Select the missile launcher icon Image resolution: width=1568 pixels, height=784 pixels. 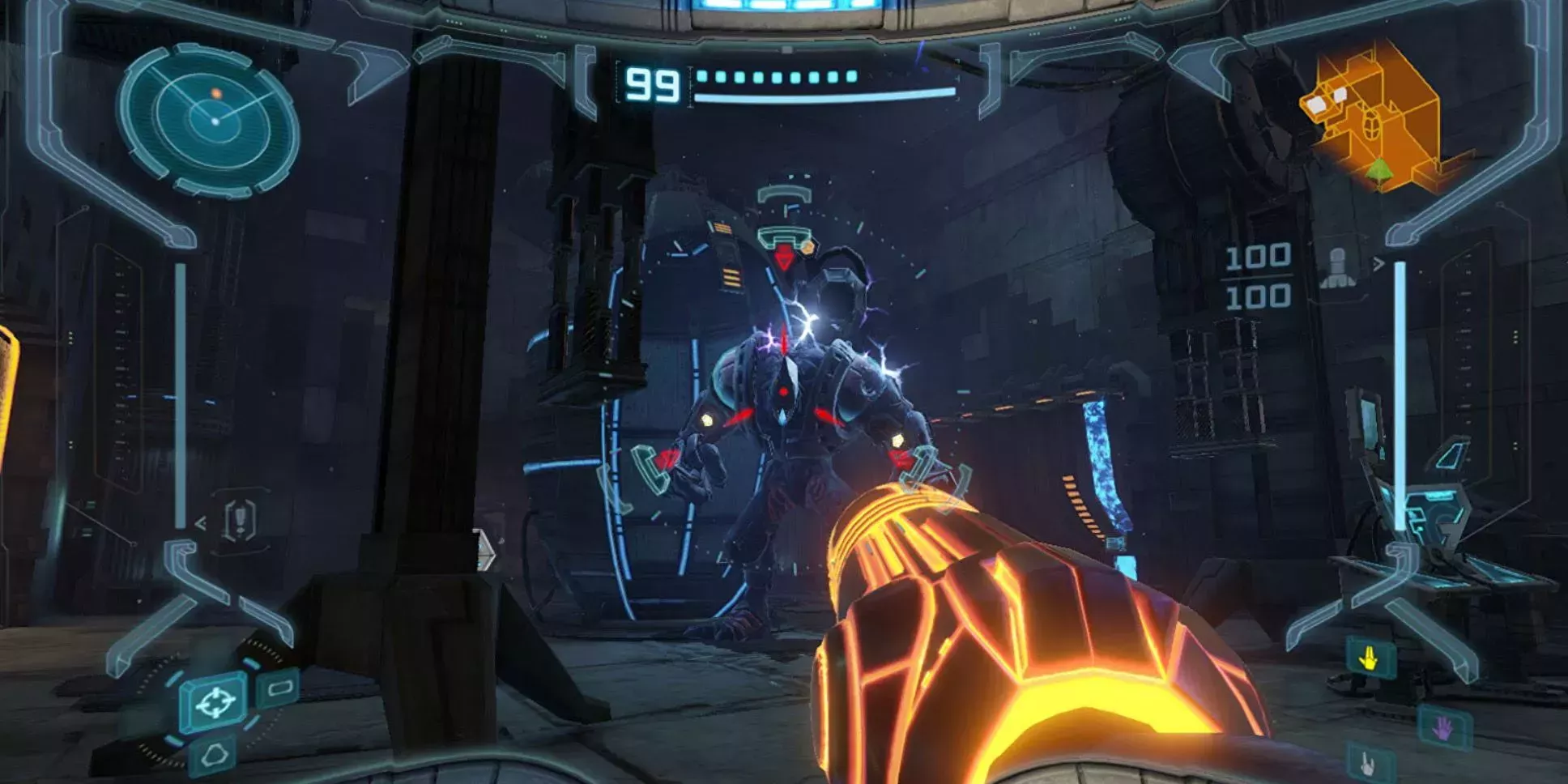tap(1338, 268)
